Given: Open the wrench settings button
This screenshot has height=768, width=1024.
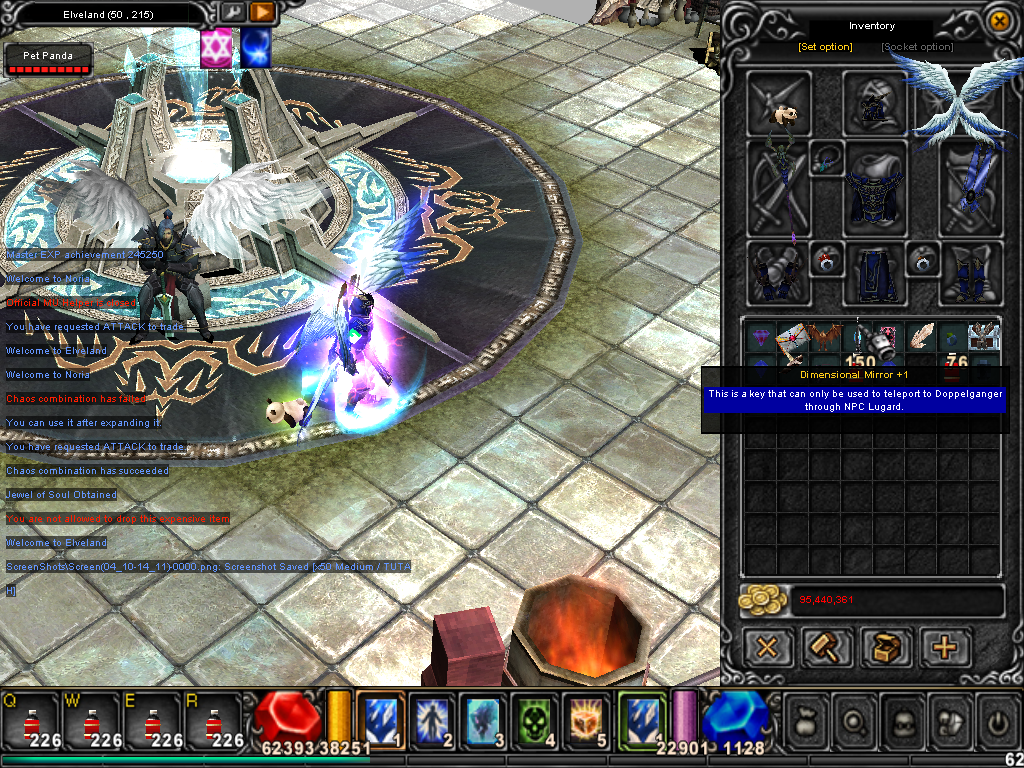Looking at the screenshot, I should [232, 13].
